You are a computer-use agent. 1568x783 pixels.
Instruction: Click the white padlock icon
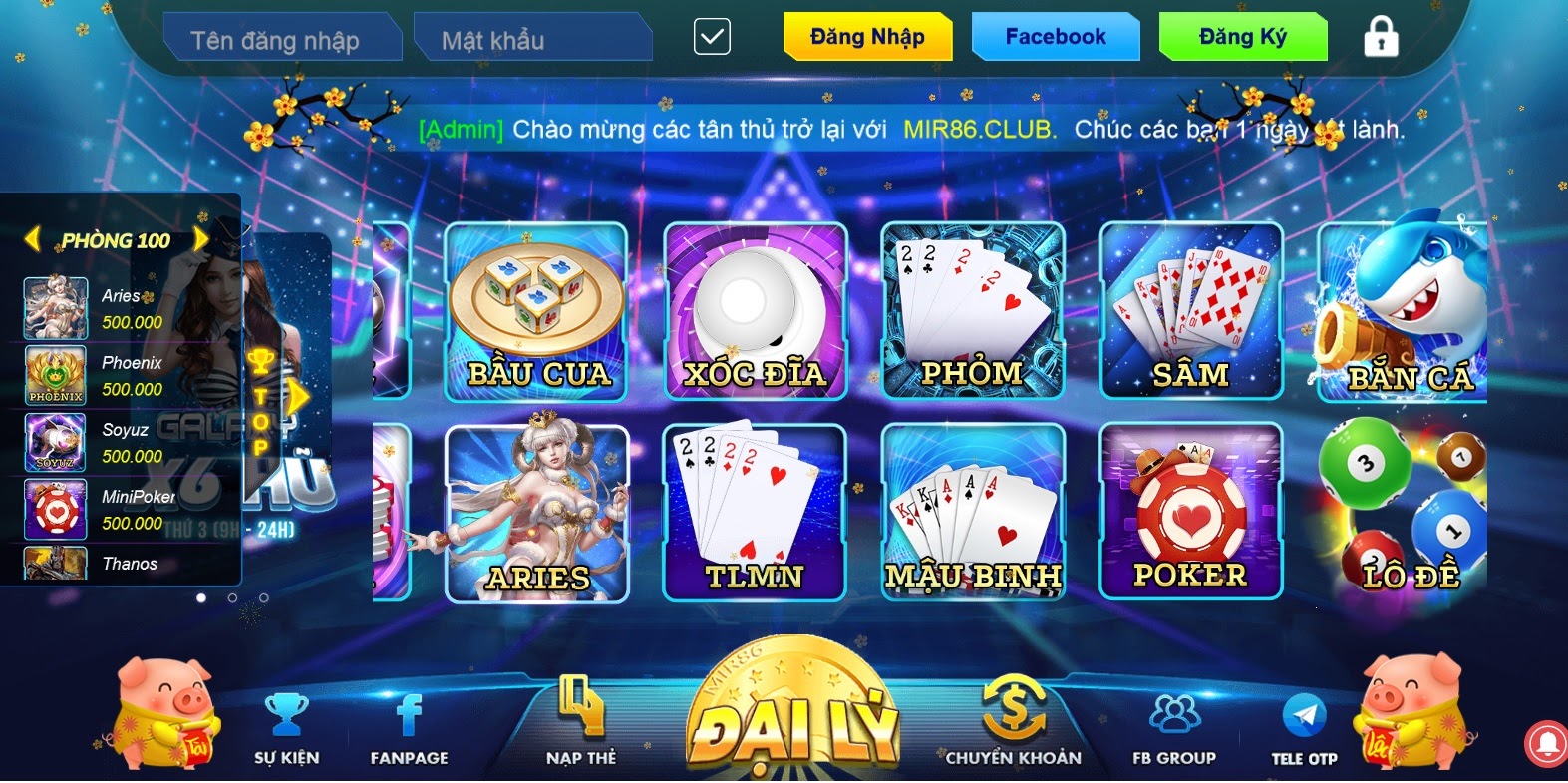(x=1381, y=37)
